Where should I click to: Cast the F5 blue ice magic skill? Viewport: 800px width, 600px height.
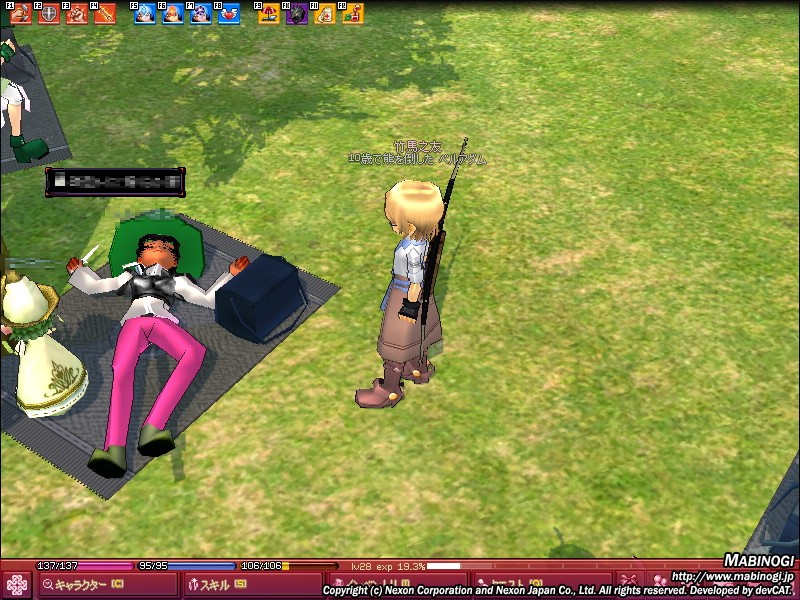[144, 14]
